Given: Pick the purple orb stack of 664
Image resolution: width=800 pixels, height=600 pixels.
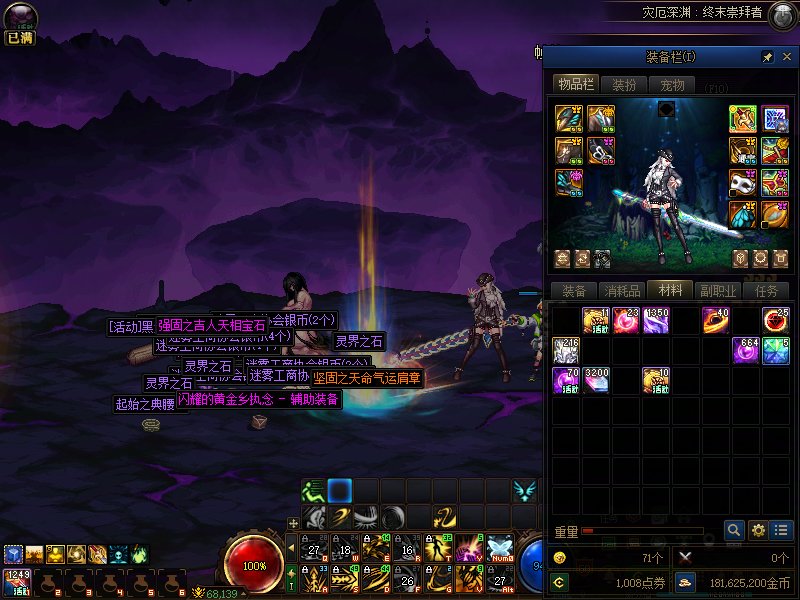Looking at the screenshot, I should [x=746, y=351].
